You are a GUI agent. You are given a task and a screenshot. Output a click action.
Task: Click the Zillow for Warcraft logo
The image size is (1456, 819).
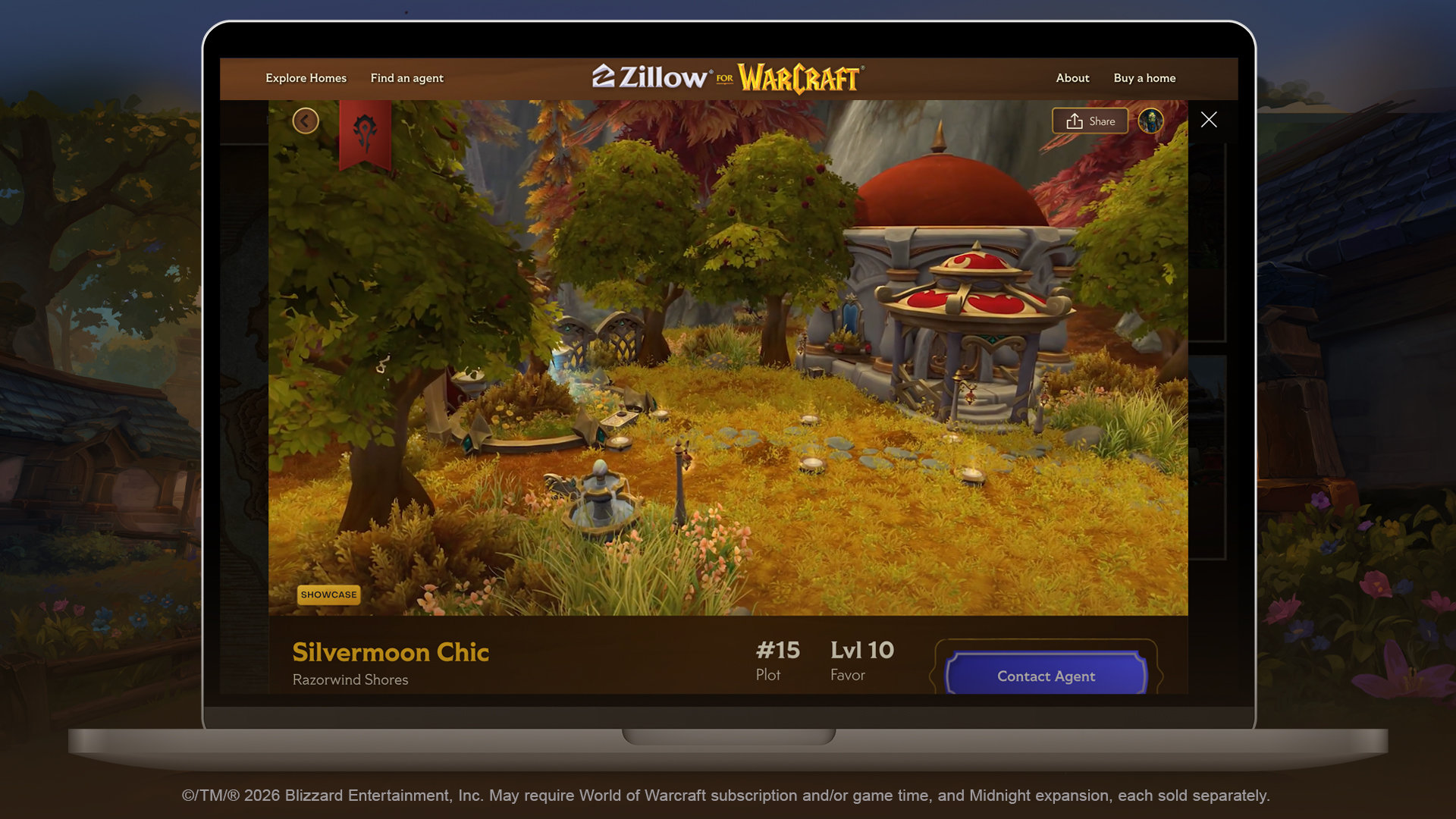pos(727,77)
